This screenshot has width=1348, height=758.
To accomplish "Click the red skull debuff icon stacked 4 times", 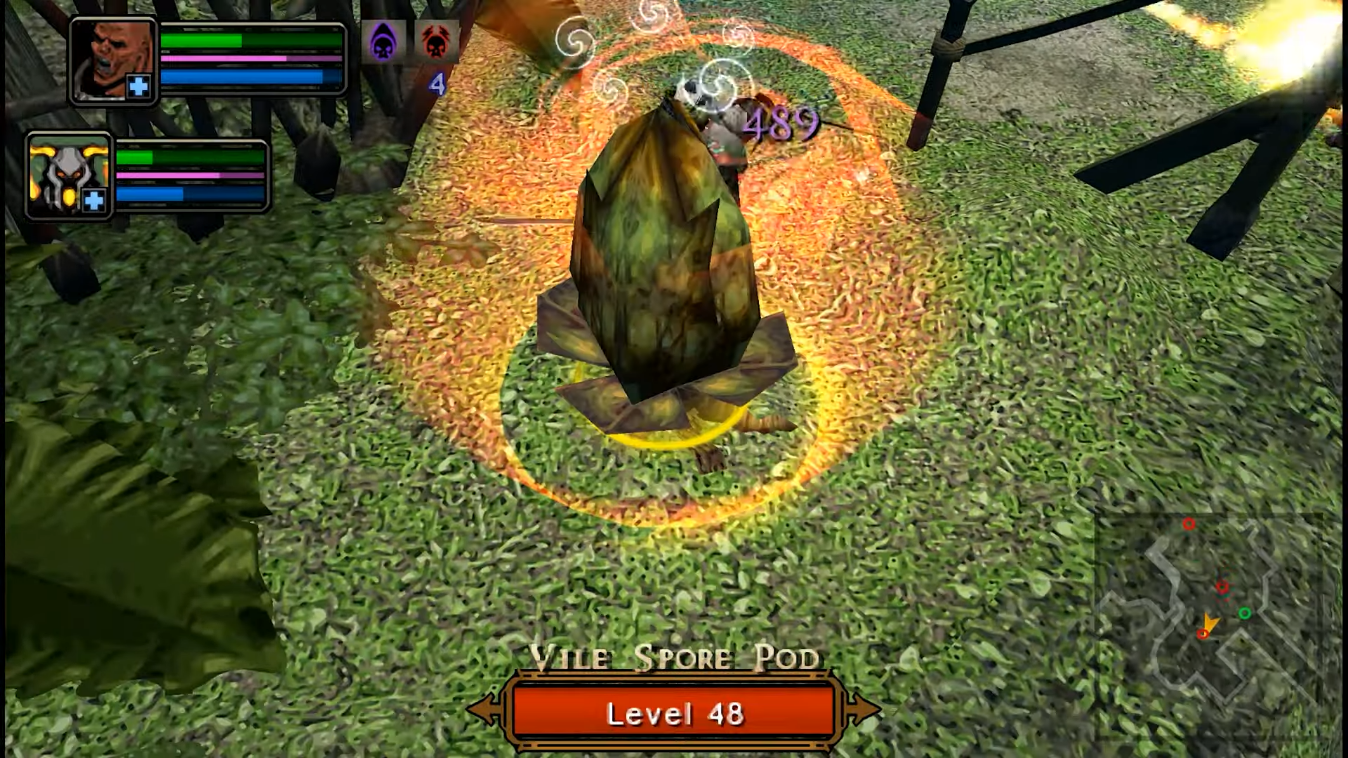I will (x=437, y=42).
